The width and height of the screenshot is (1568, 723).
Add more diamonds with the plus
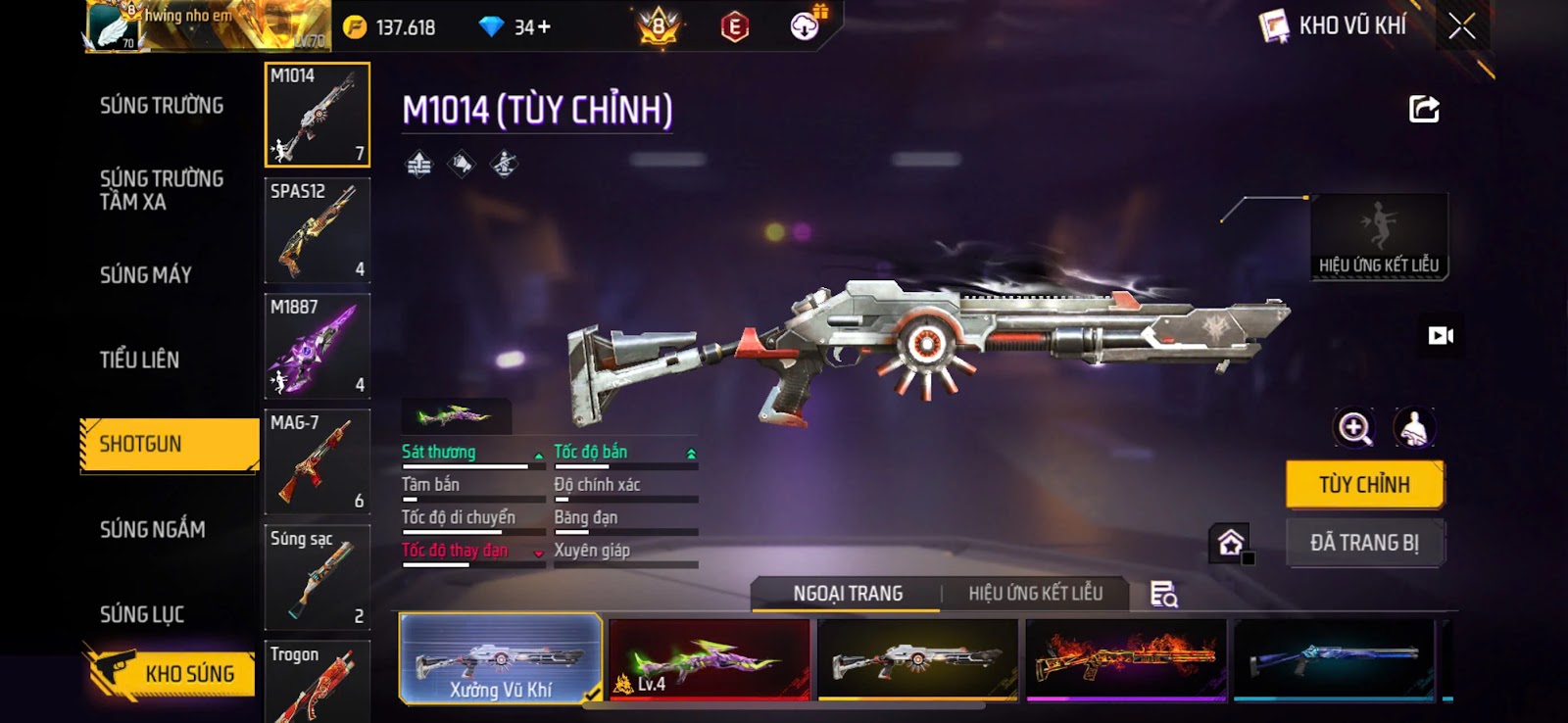click(x=544, y=27)
